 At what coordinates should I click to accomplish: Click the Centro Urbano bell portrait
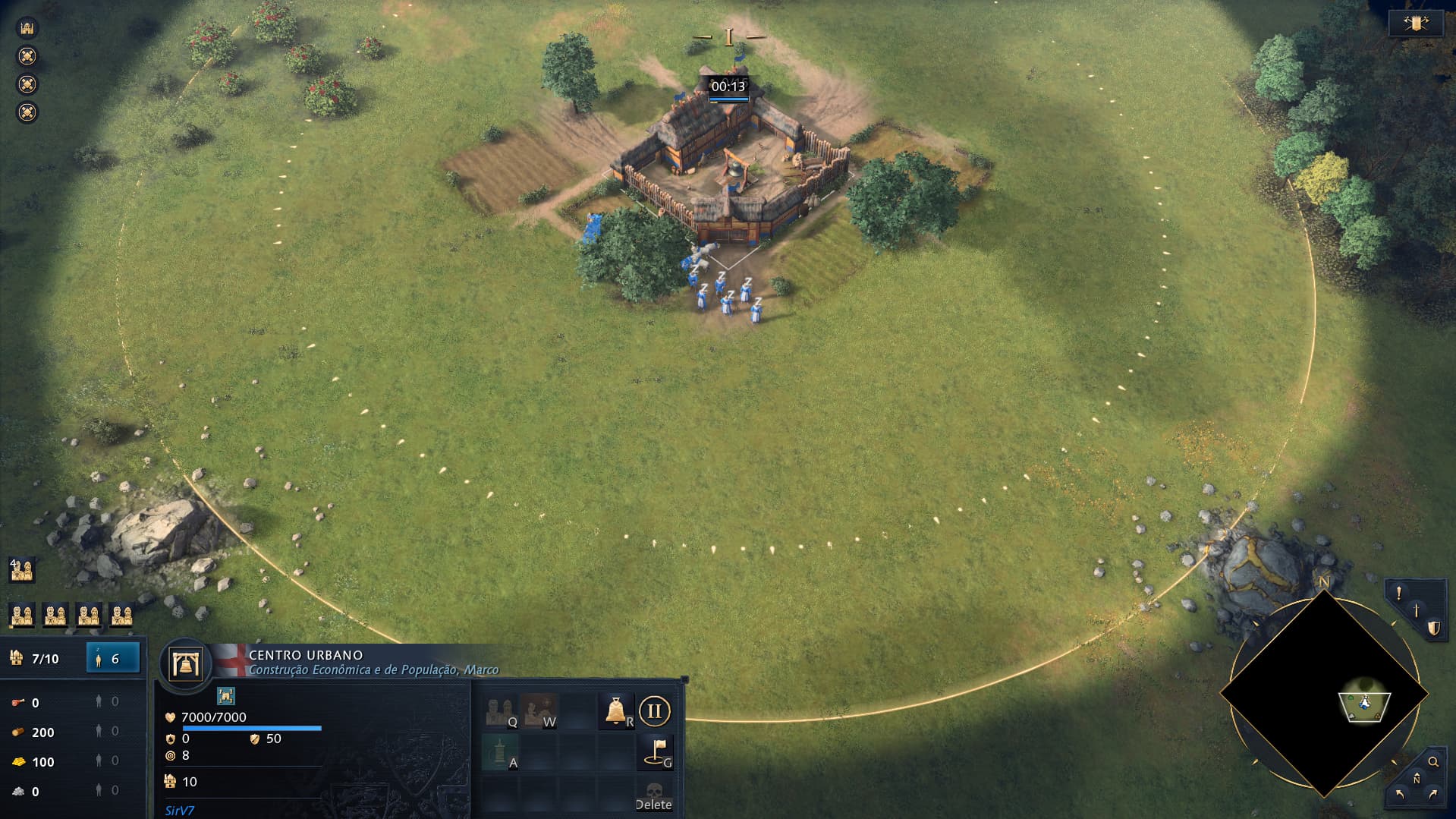pyautogui.click(x=186, y=664)
